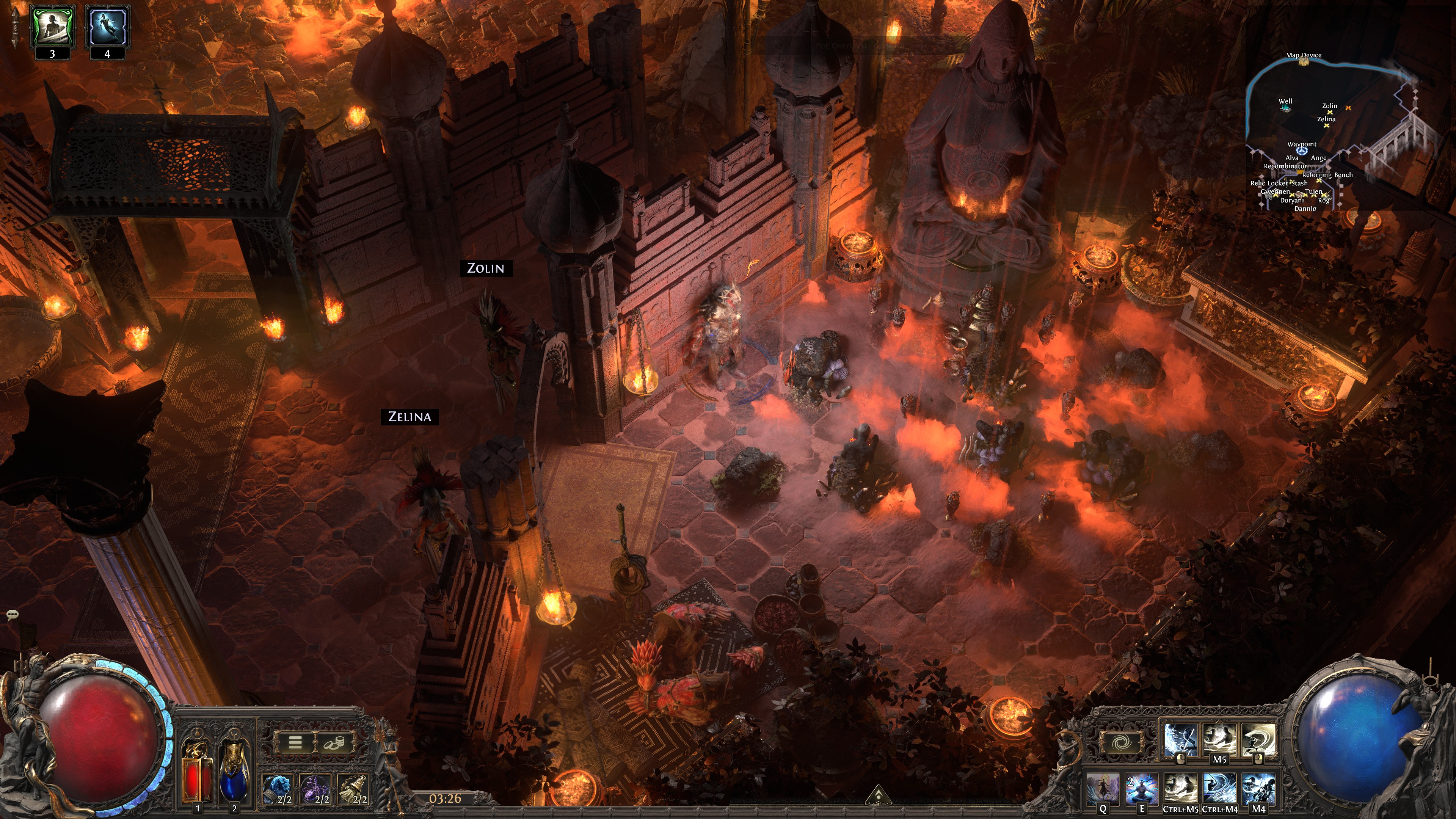Open the three-line menu button
The width and height of the screenshot is (1456, 819).
(x=295, y=742)
